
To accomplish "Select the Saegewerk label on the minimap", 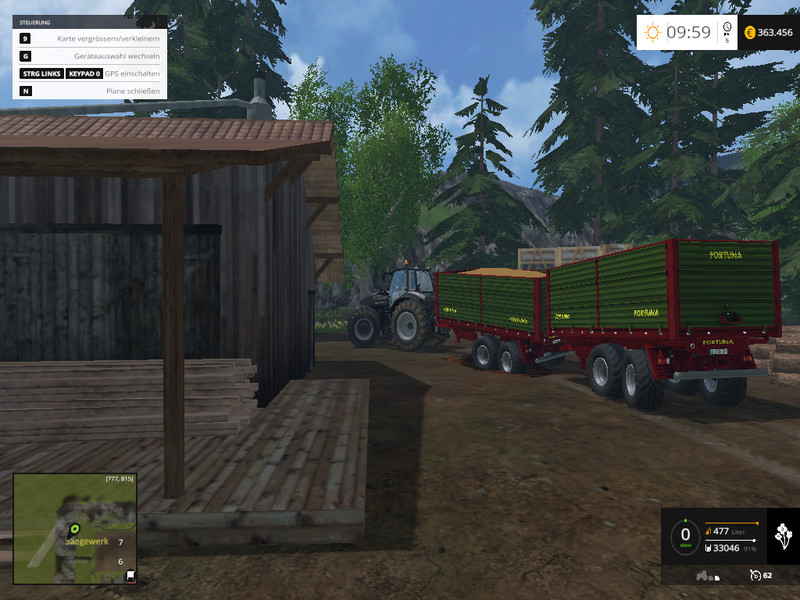I will (x=85, y=540).
